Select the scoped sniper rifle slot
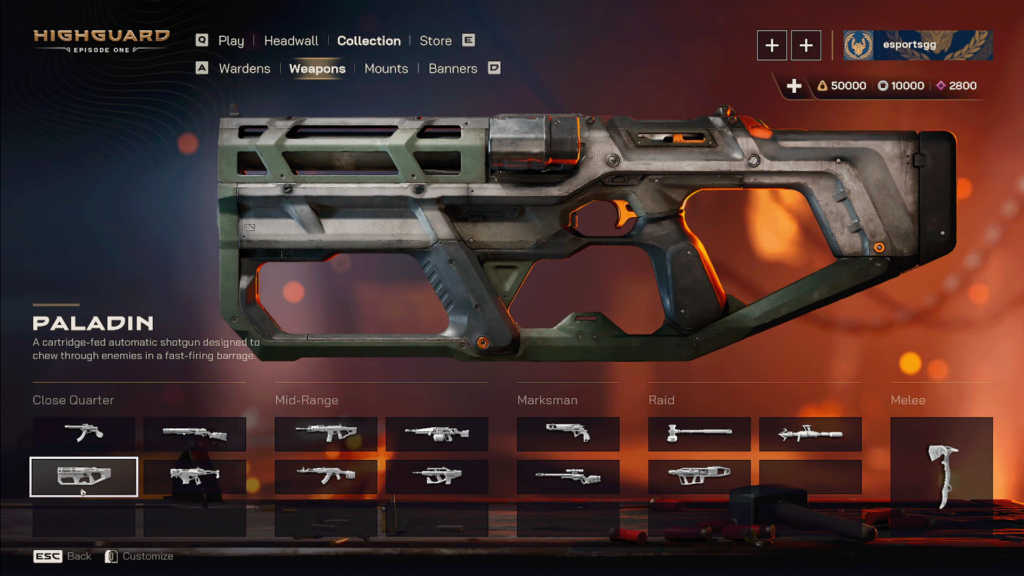Viewport: 1024px width, 576px height. click(568, 476)
